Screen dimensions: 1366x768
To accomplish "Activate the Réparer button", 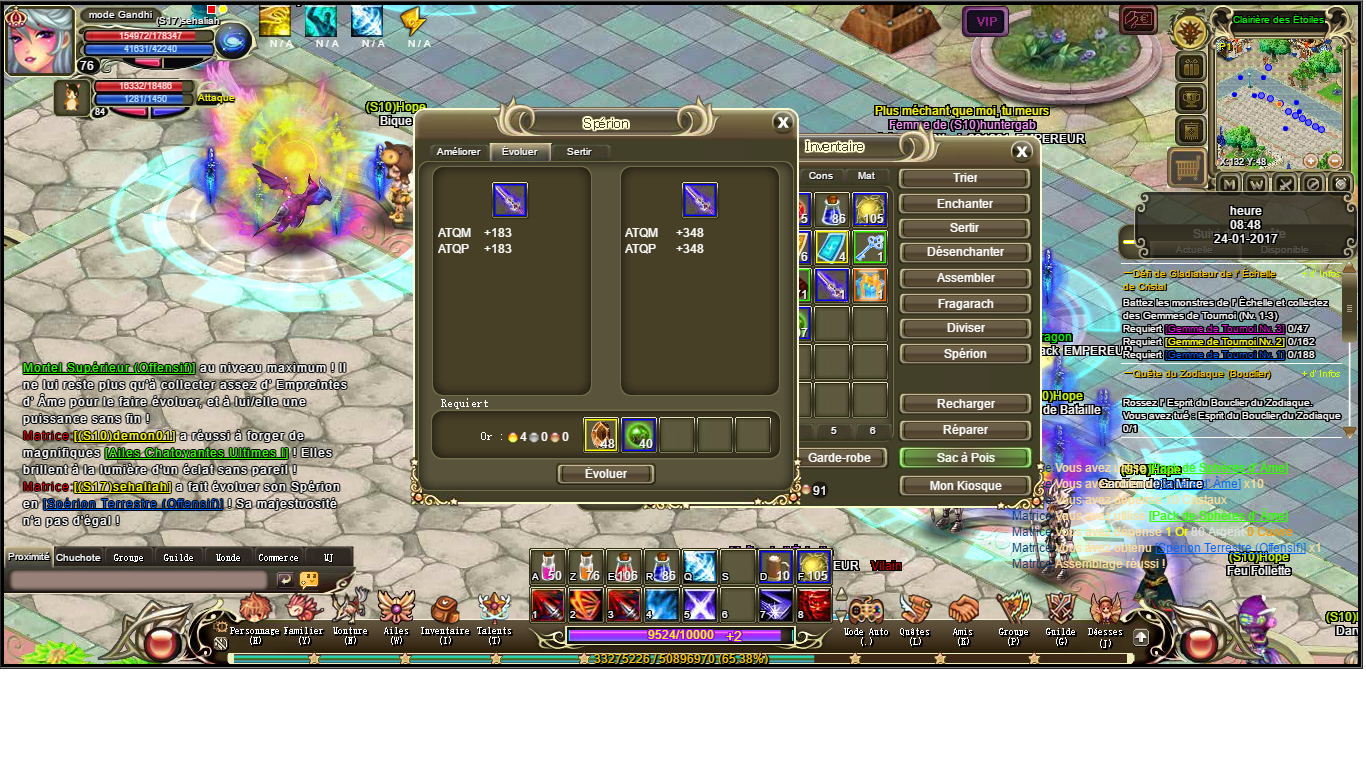I will pyautogui.click(x=964, y=430).
